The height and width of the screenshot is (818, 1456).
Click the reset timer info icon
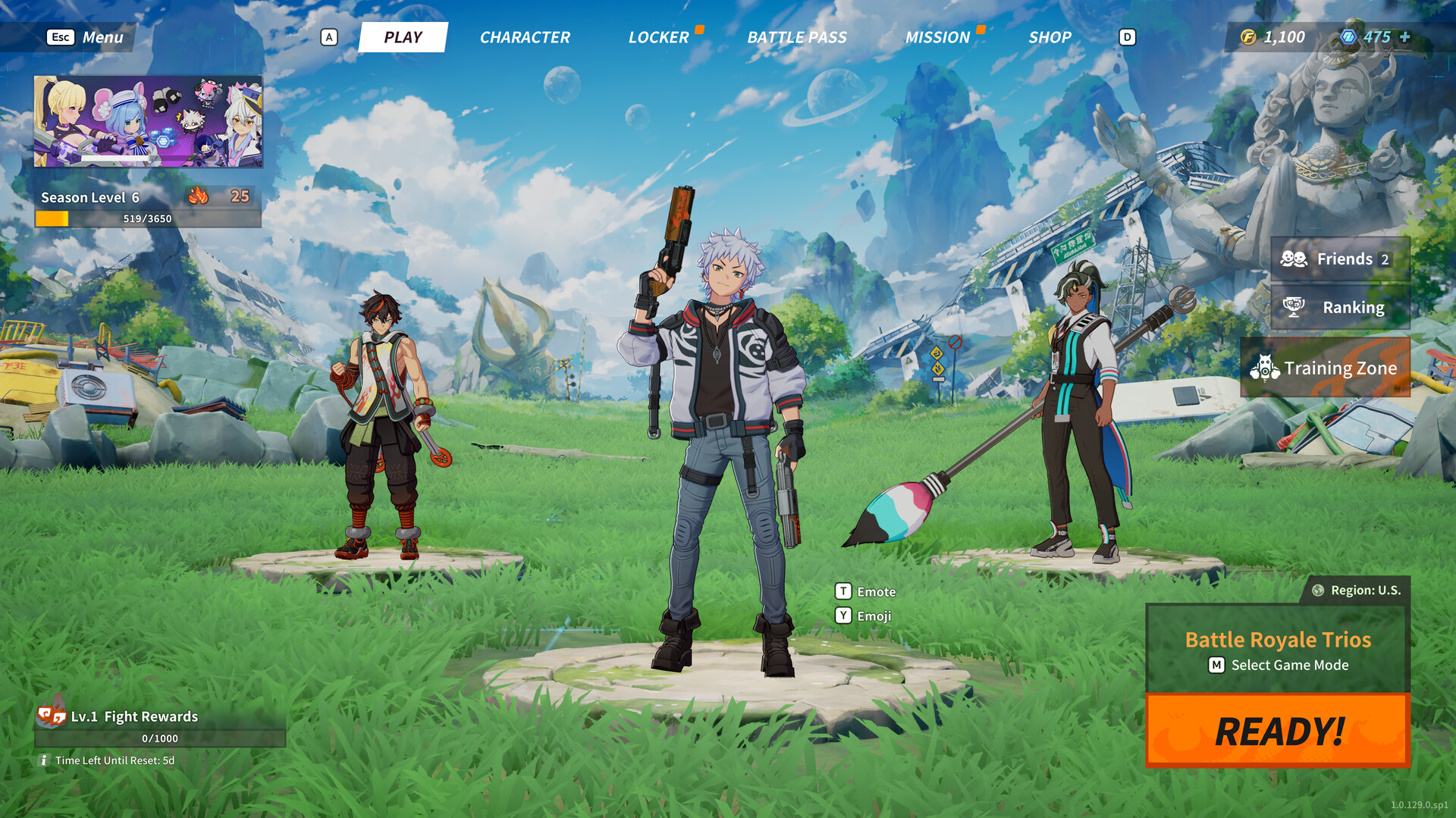point(43,760)
